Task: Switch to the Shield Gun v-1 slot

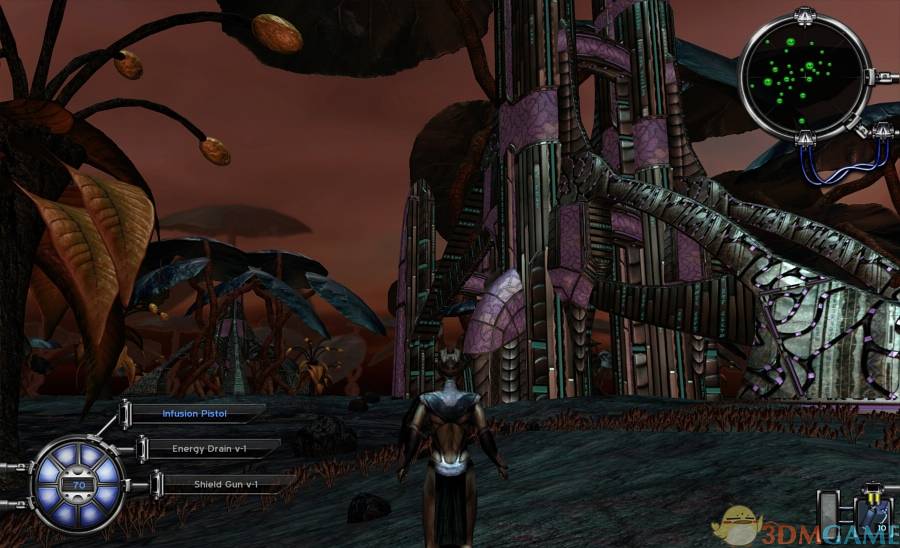Action: point(225,484)
